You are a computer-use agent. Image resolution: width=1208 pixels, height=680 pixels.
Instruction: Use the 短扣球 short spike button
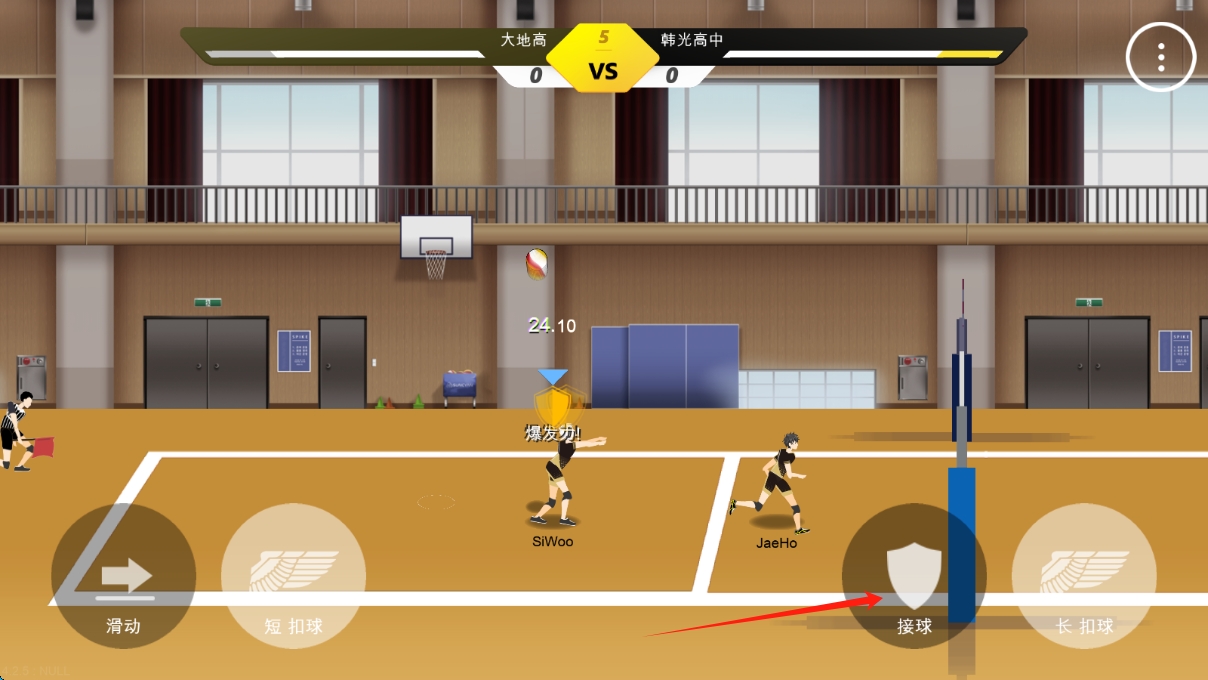click(294, 576)
